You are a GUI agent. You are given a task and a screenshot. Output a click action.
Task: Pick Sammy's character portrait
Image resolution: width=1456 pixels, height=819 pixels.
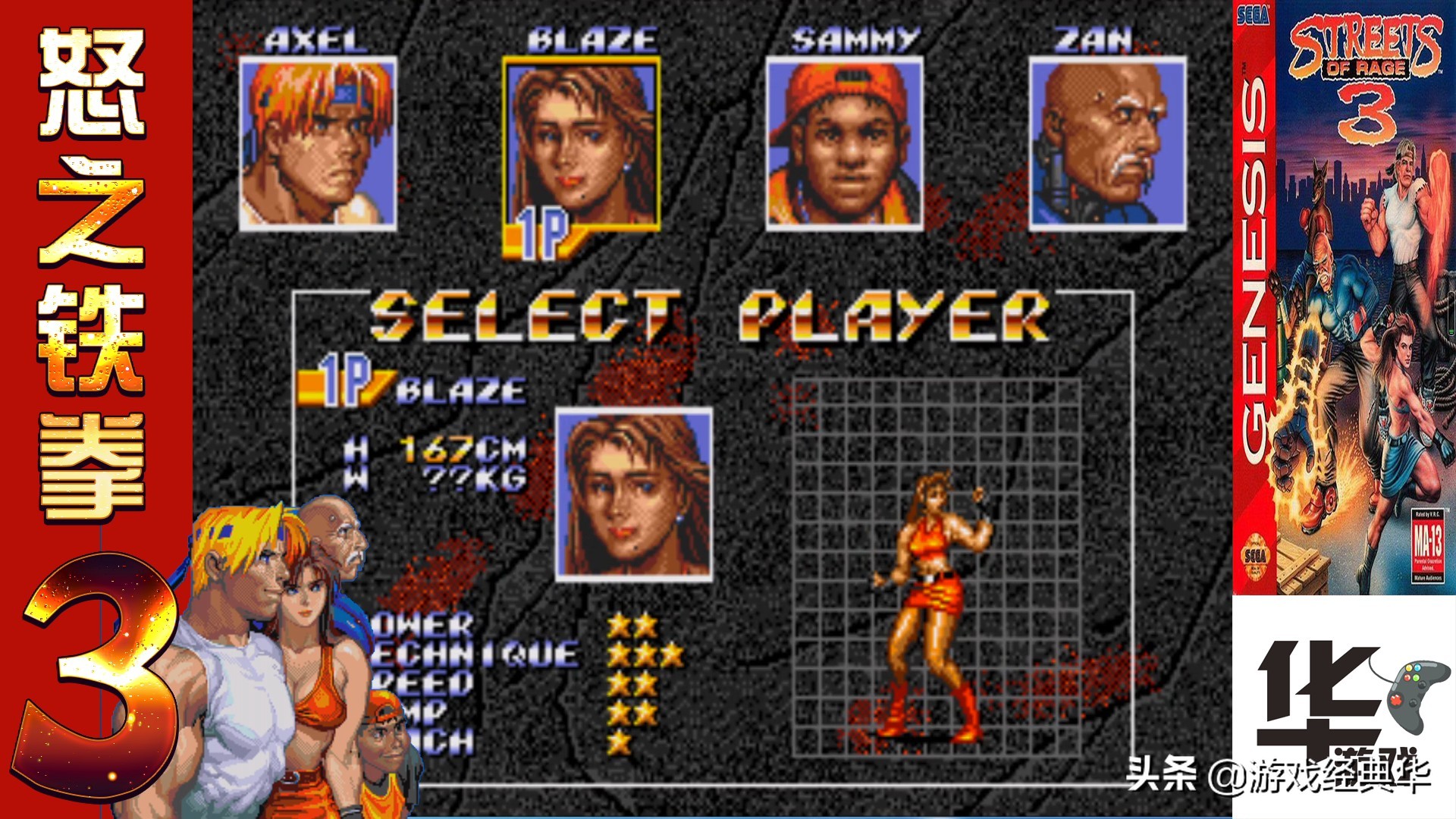[x=845, y=143]
